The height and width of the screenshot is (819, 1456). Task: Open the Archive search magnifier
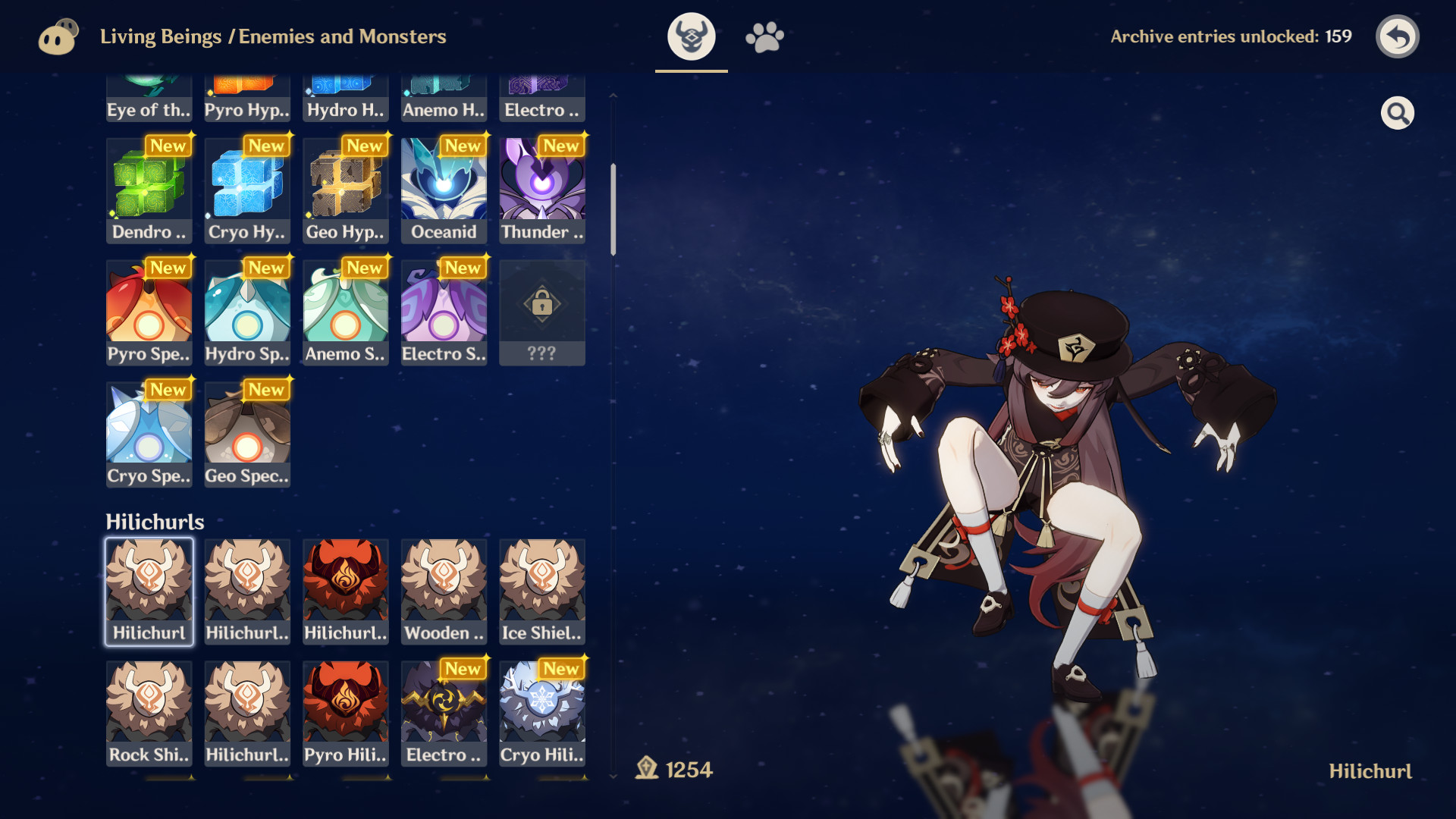point(1398,112)
